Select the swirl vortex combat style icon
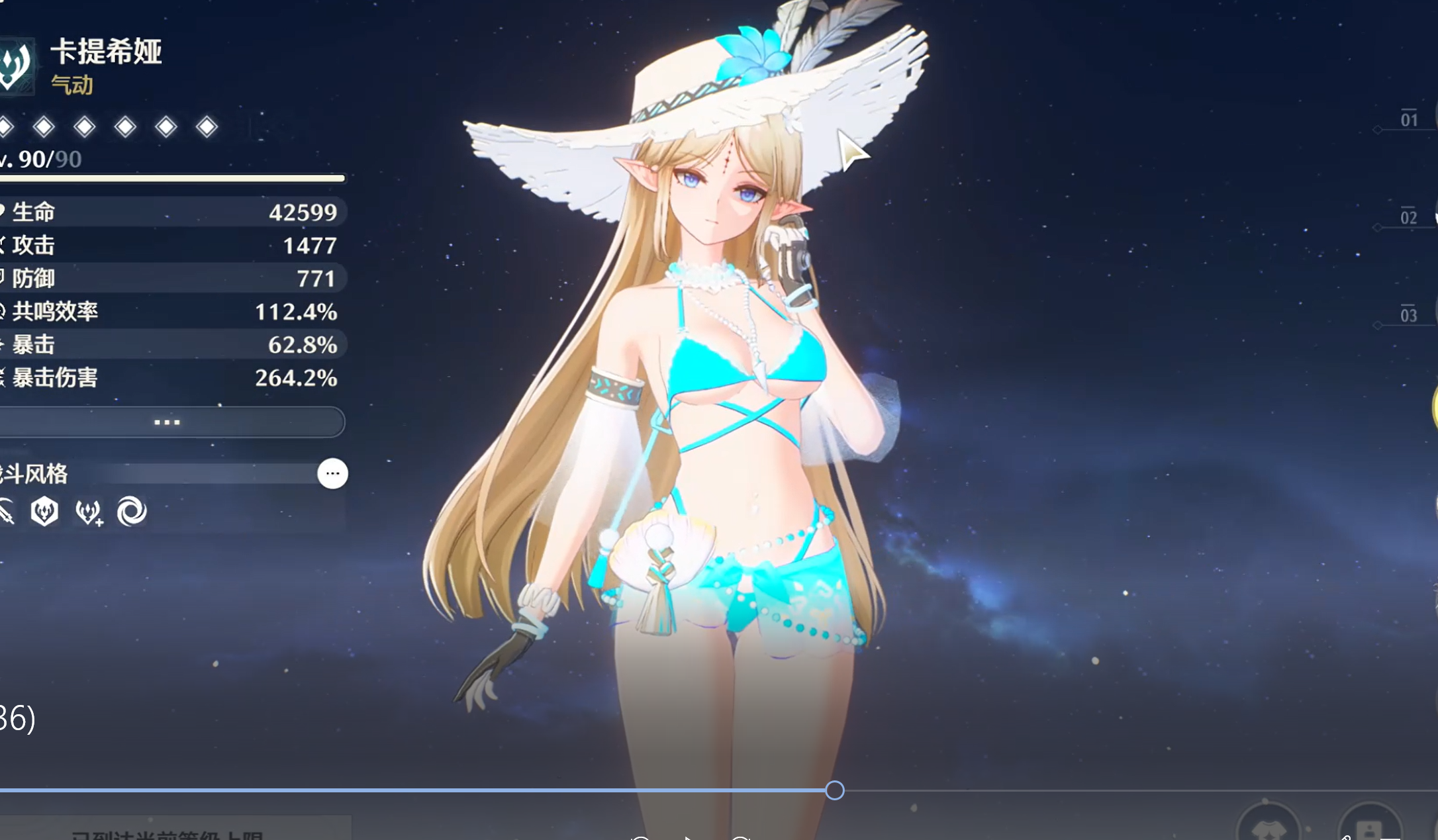1438x840 pixels. click(x=132, y=512)
